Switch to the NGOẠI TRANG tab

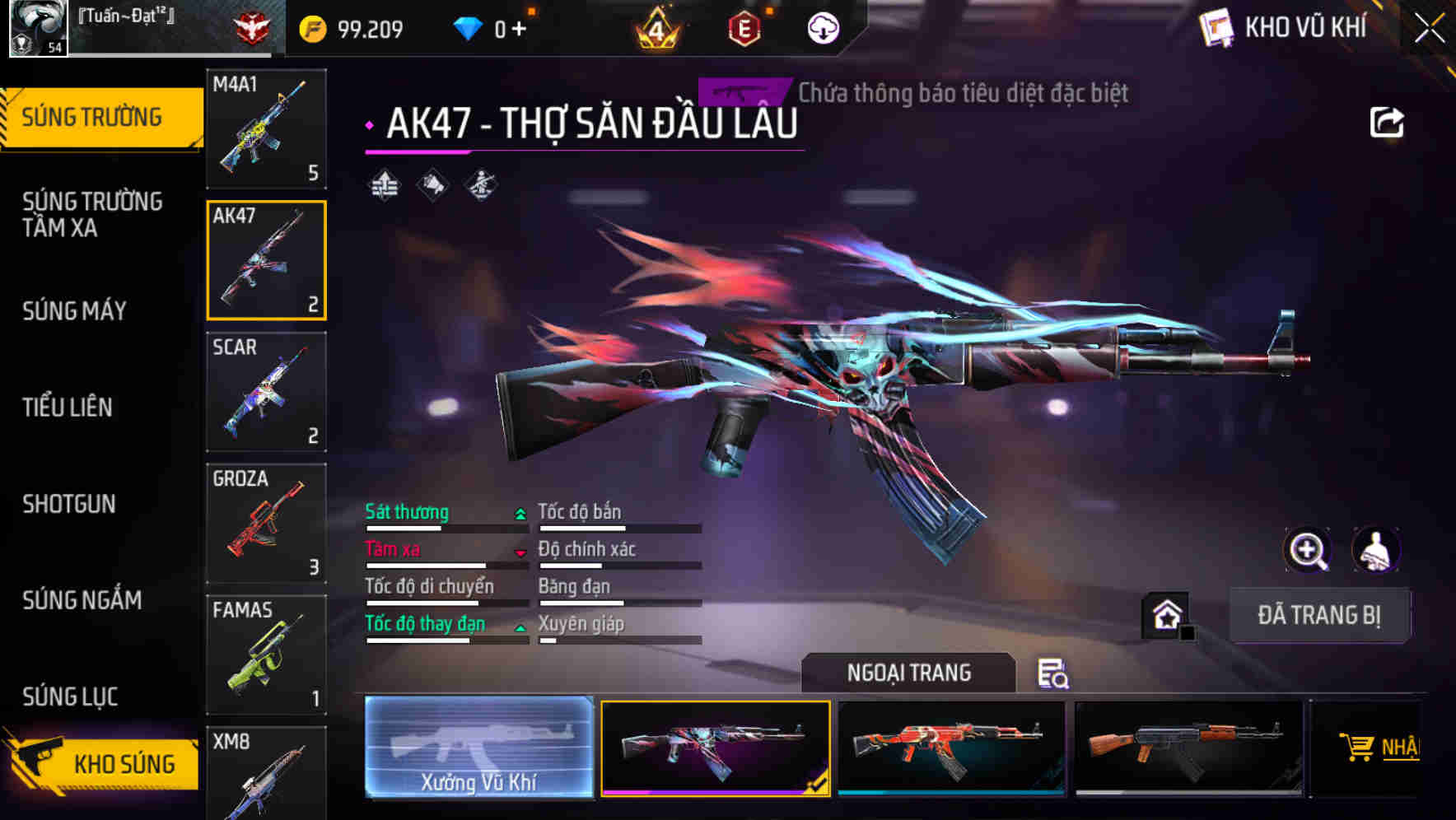909,673
